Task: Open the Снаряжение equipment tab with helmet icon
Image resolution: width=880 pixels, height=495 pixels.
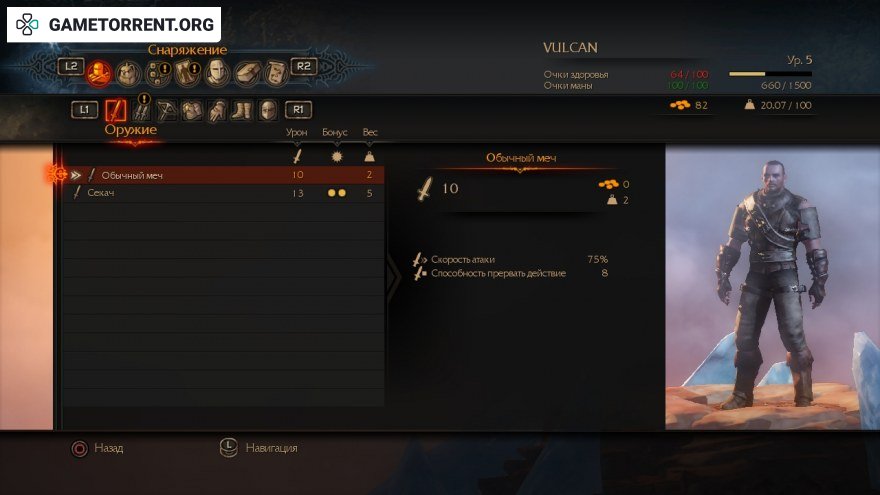Action: (99, 70)
